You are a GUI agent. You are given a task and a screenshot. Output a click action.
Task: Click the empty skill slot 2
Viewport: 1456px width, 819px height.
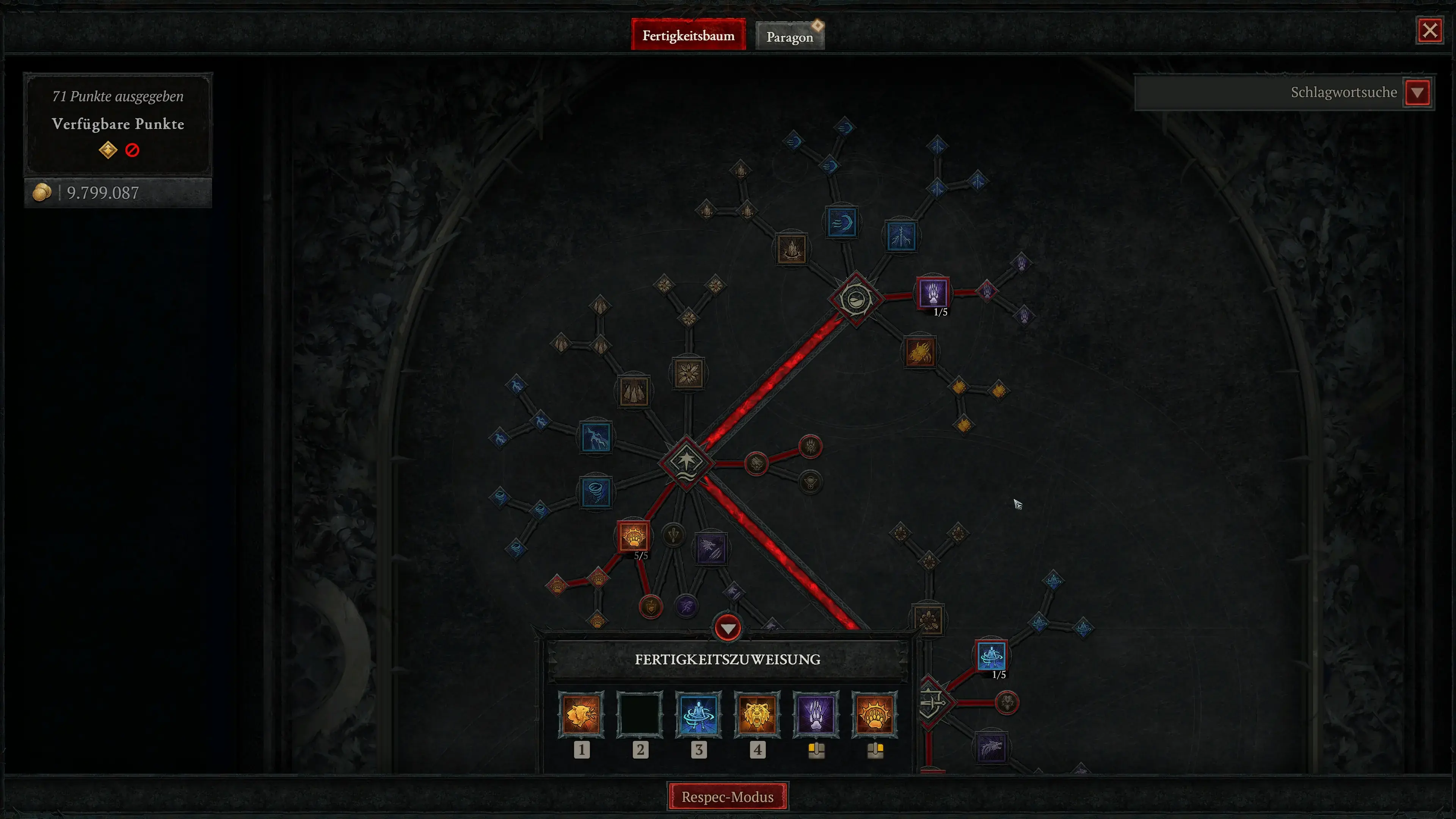point(640,715)
